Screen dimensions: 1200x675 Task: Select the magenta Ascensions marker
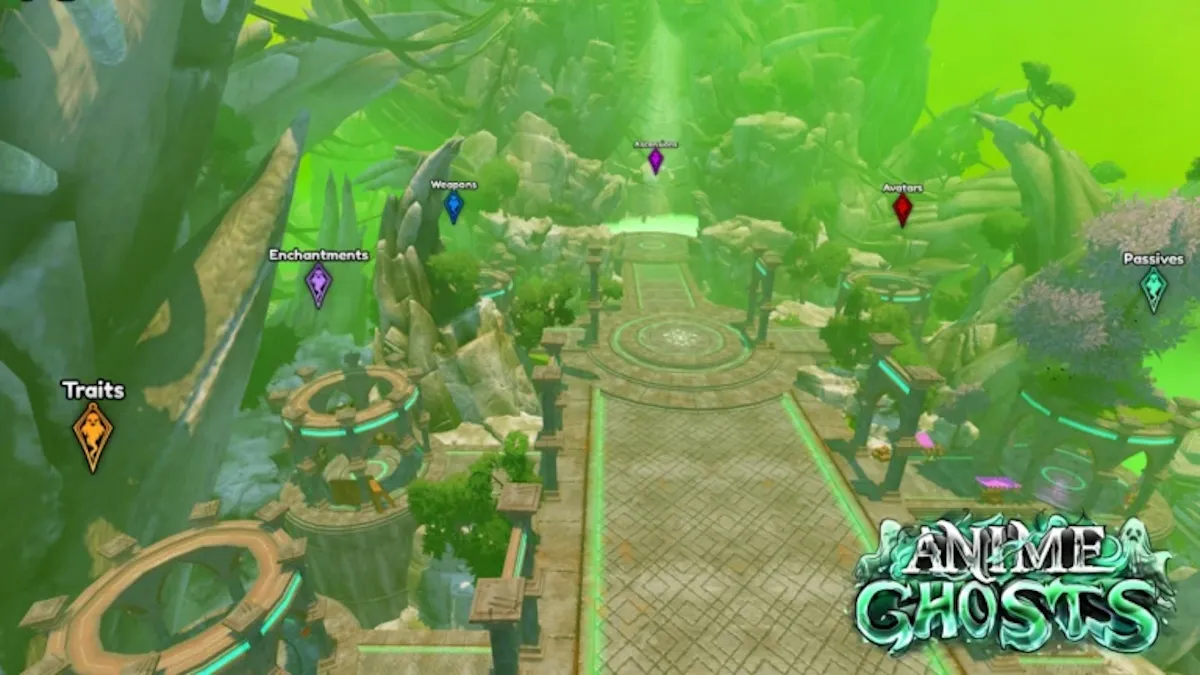coord(655,160)
